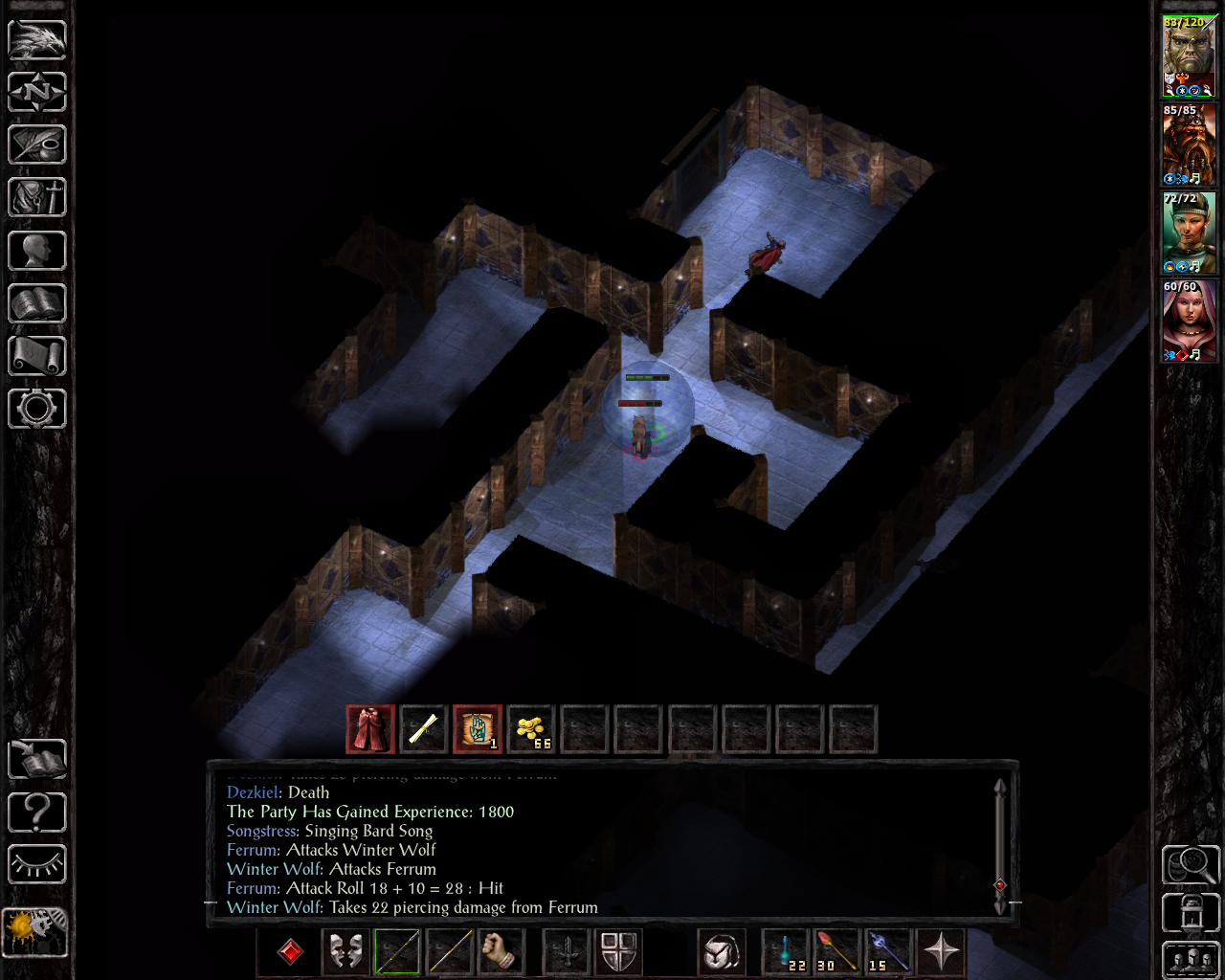The width and height of the screenshot is (1225, 980).
Task: Open the journal with the quill icon
Action: click(x=36, y=145)
